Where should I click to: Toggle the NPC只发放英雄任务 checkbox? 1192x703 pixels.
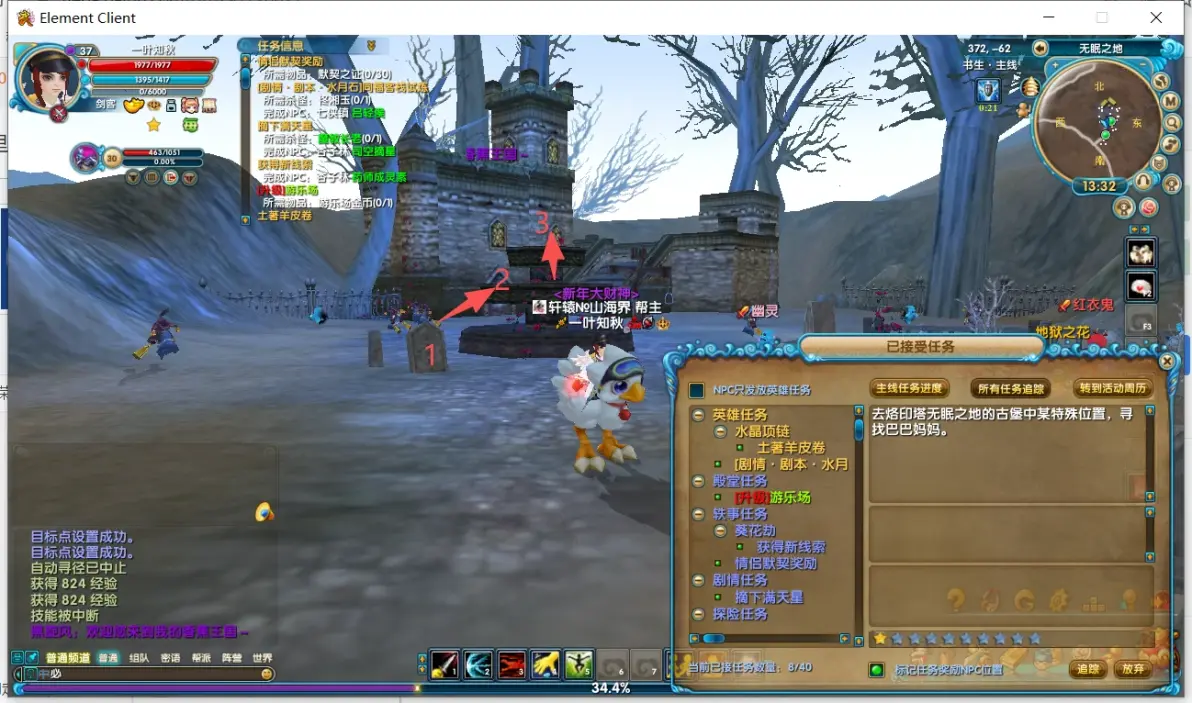coord(697,390)
